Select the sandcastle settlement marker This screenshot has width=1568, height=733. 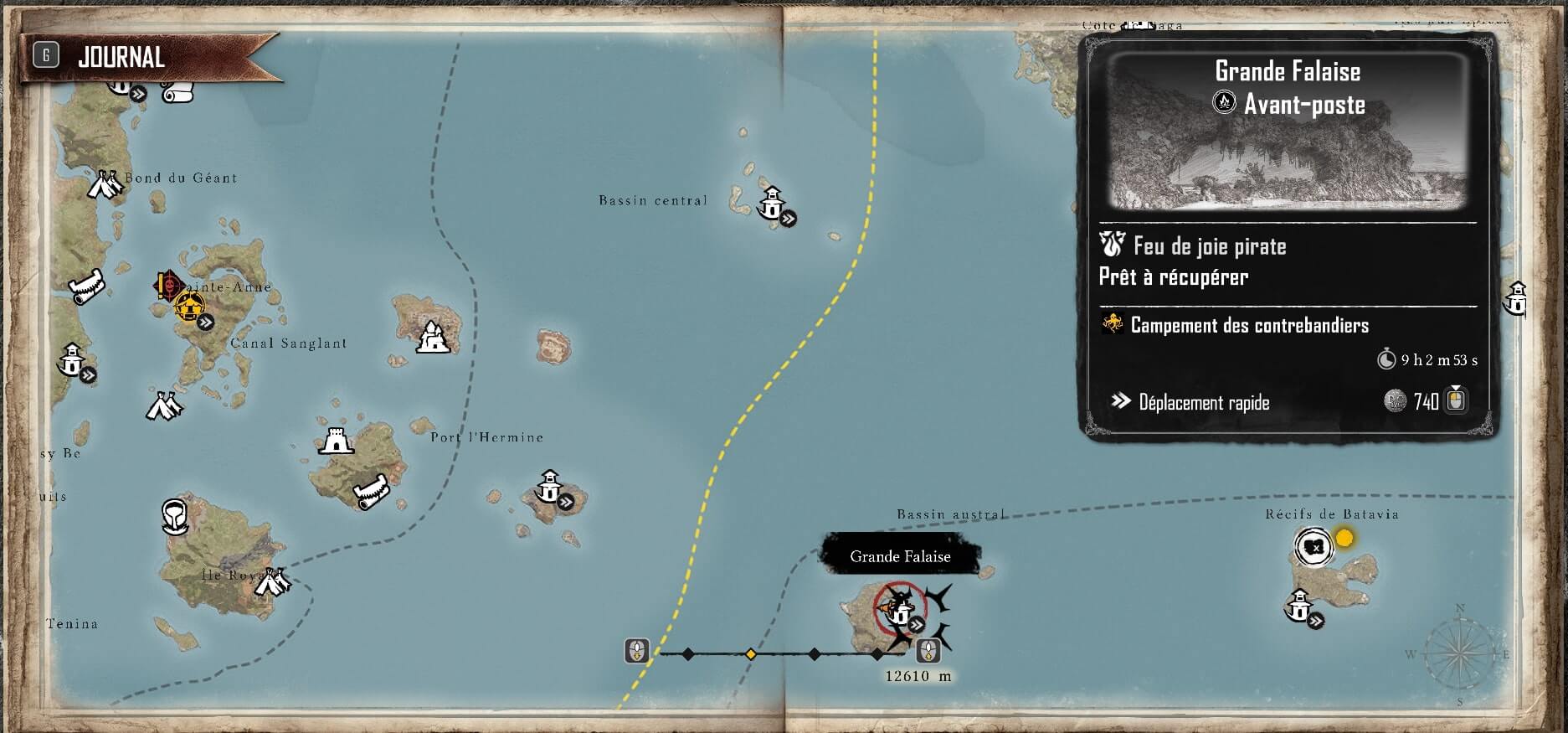(432, 338)
